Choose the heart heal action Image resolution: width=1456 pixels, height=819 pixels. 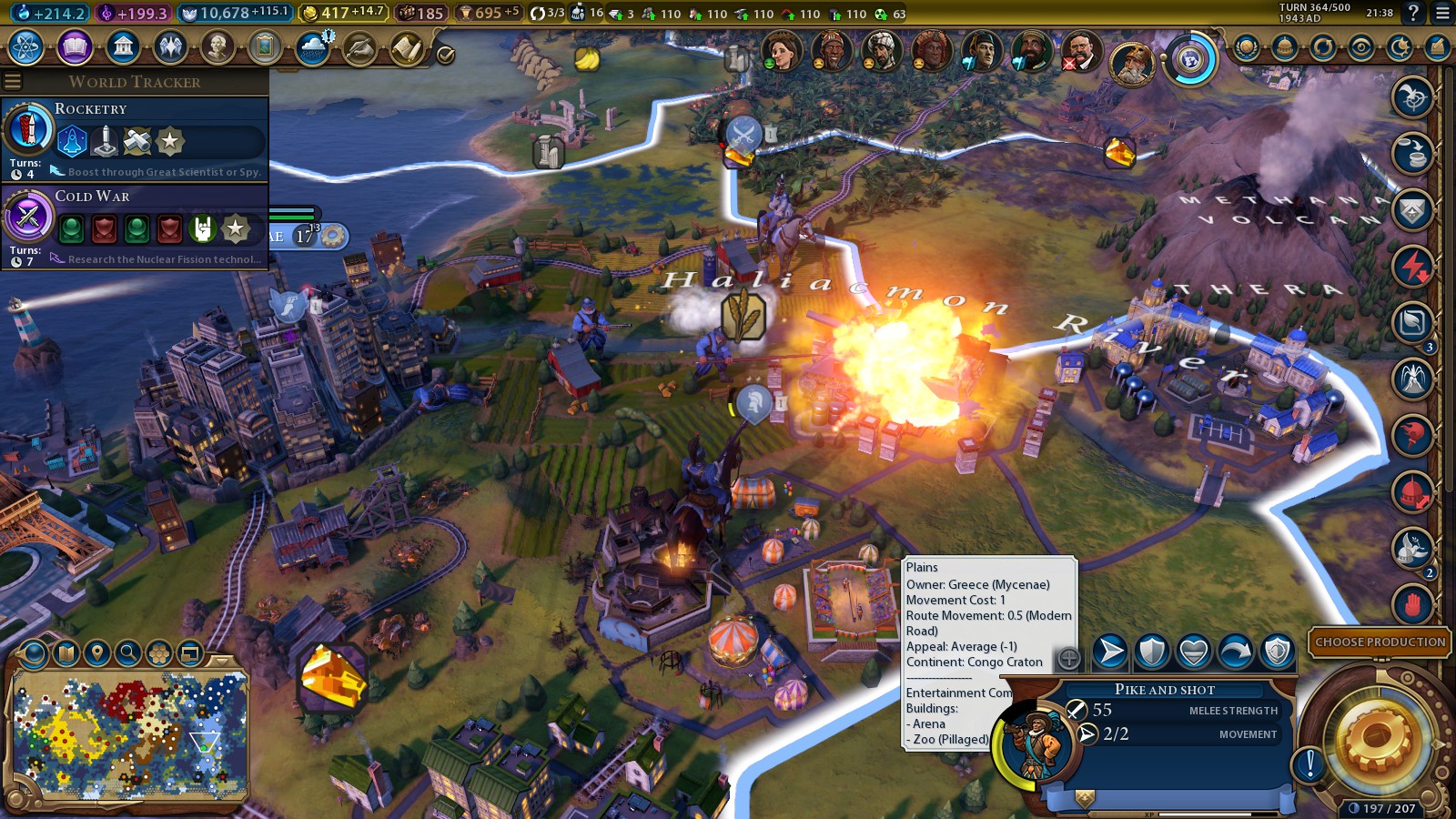(x=1193, y=652)
